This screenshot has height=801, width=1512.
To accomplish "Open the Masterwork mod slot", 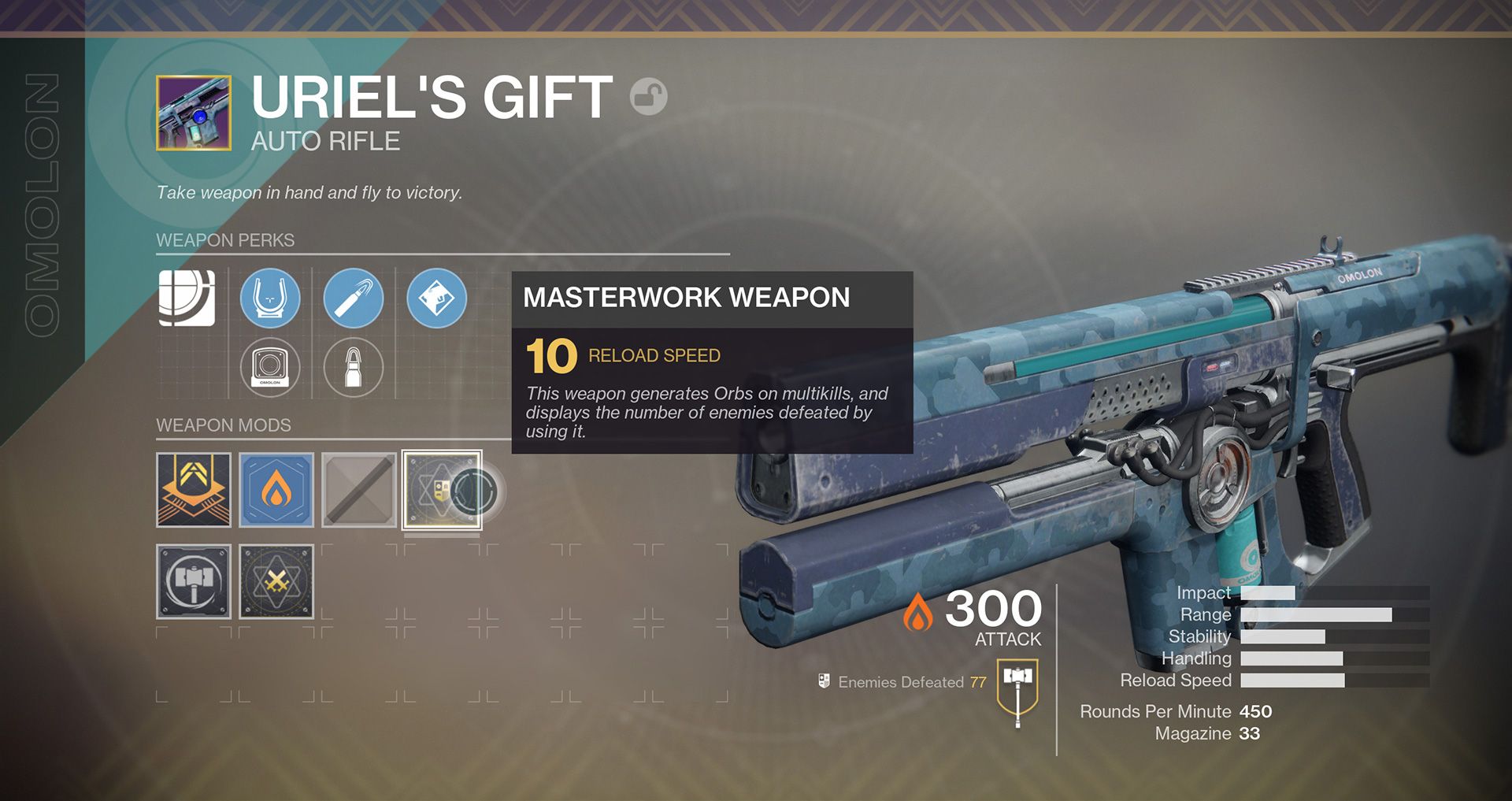I will (x=443, y=489).
